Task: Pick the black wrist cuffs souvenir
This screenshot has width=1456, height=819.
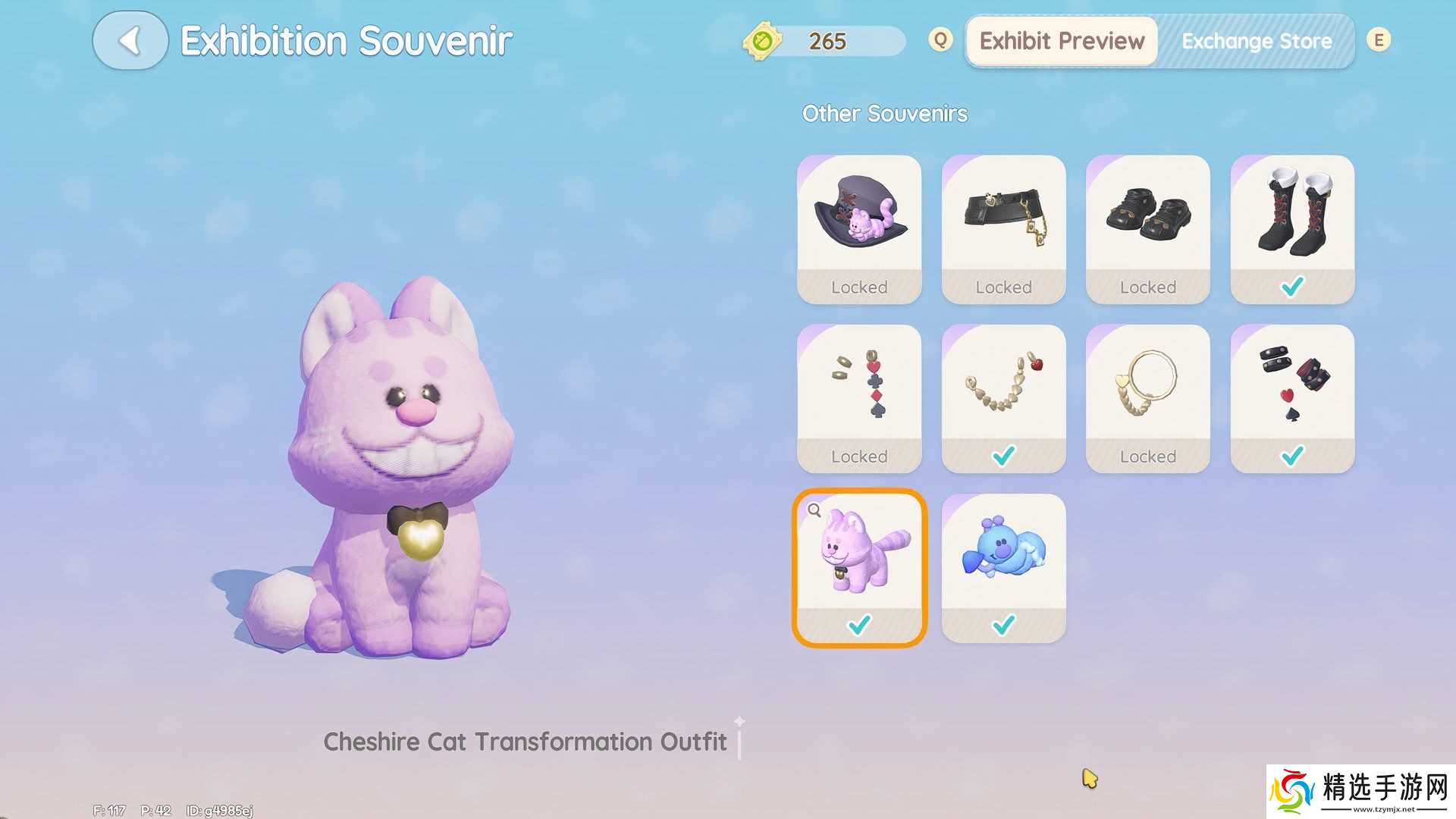Action: pos(1292,398)
